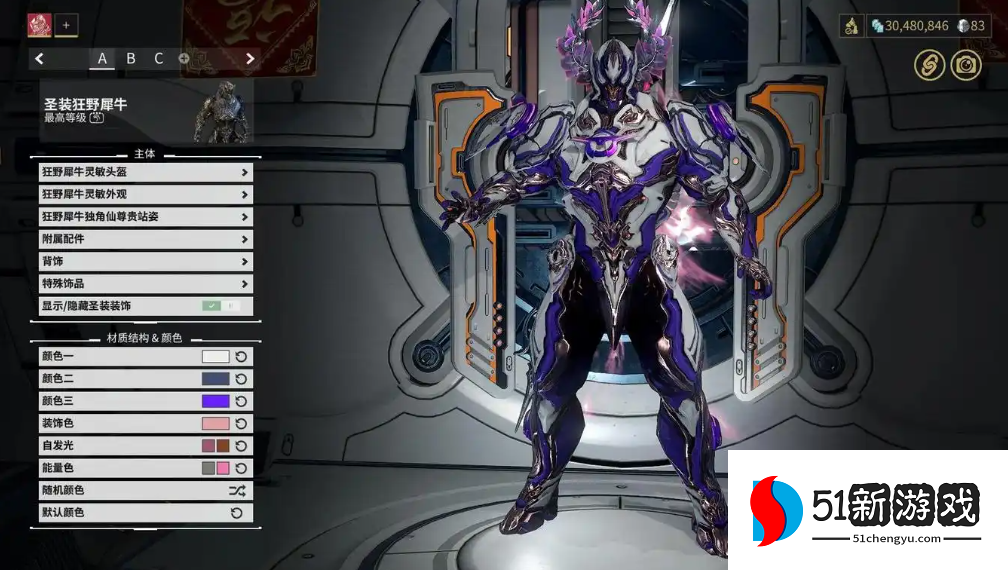The height and width of the screenshot is (570, 1008).
Task: Choose the dark blue 颜色二 swatch
Action: coord(216,379)
